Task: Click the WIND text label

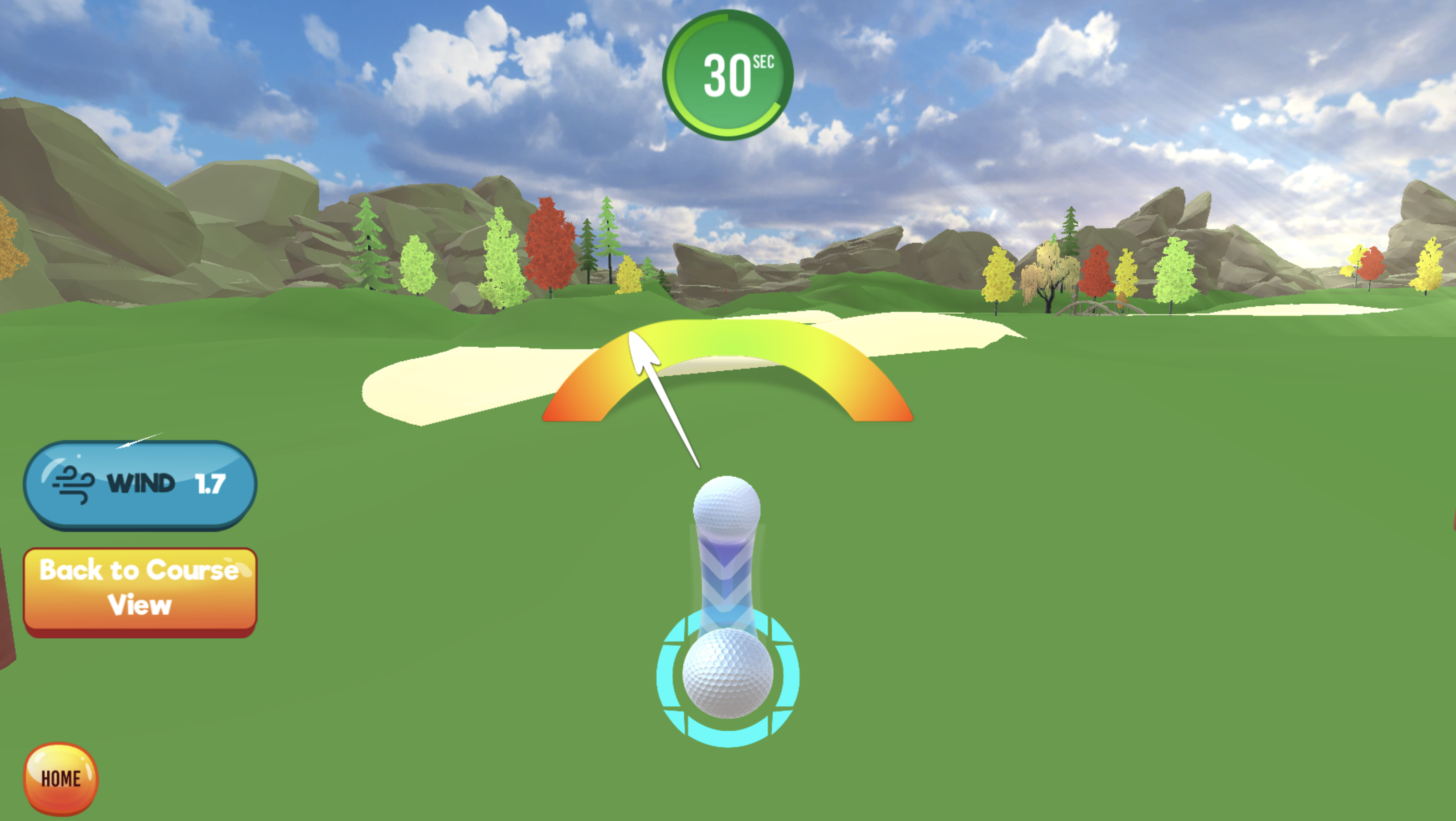Action: click(141, 483)
